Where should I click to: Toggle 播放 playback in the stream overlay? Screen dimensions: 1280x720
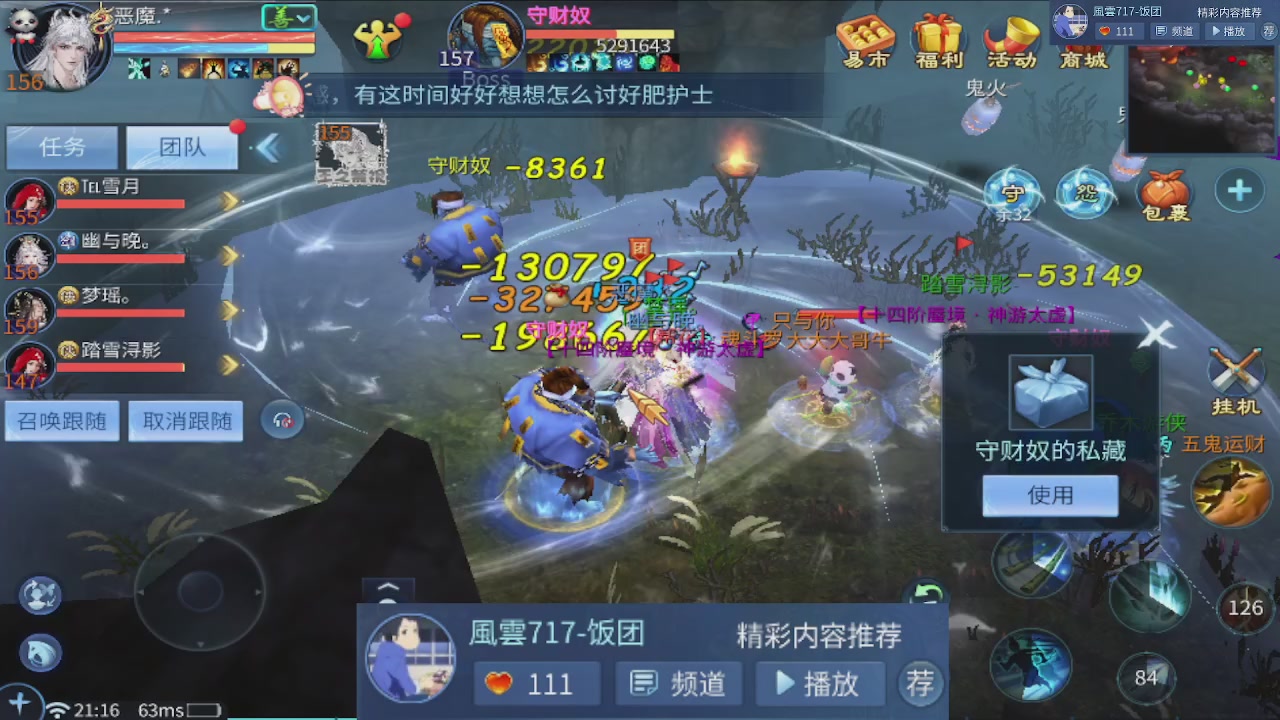(820, 684)
